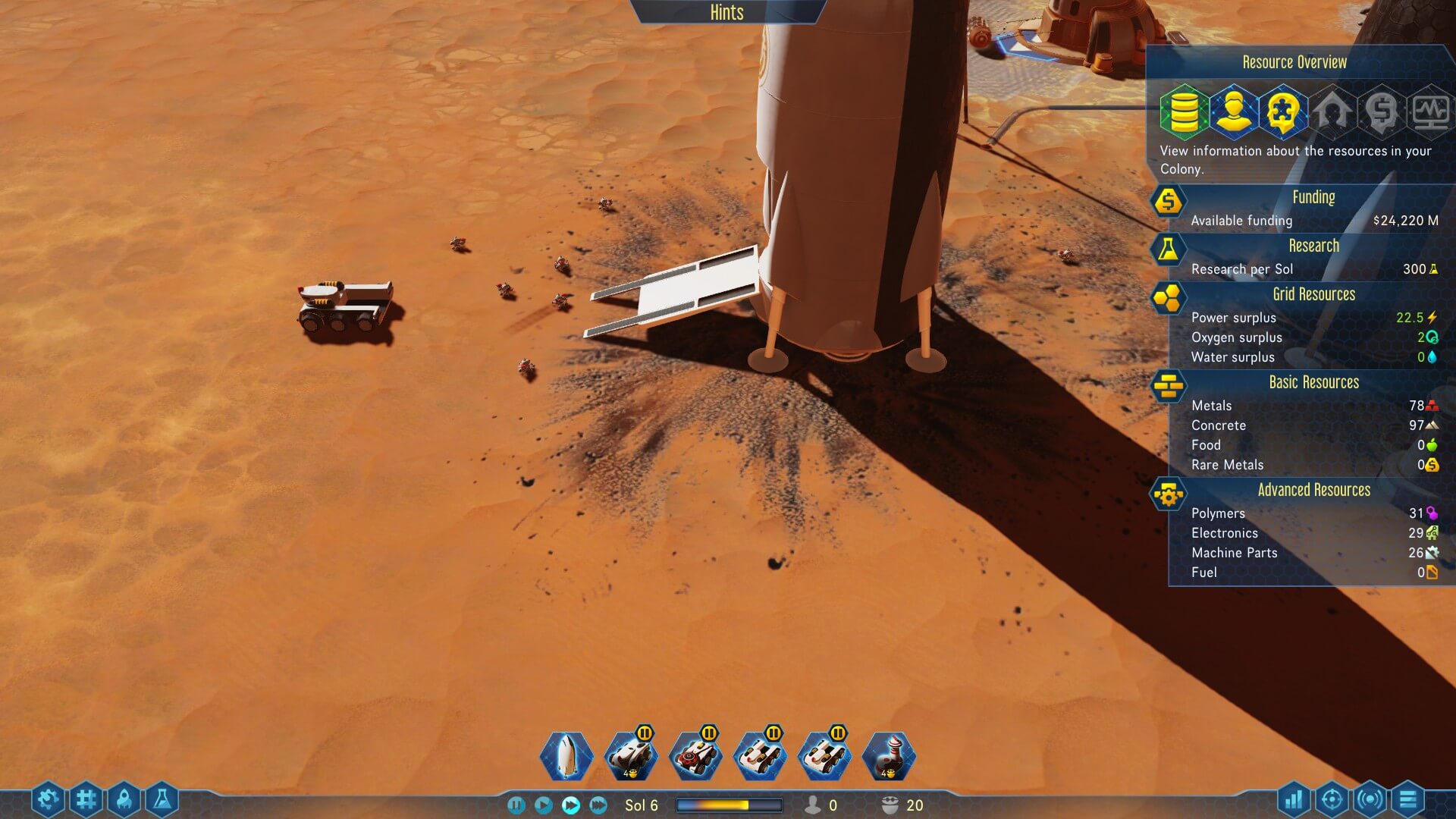Select the dollar-head tab
Viewport: 1456px width, 819px height.
click(1381, 111)
